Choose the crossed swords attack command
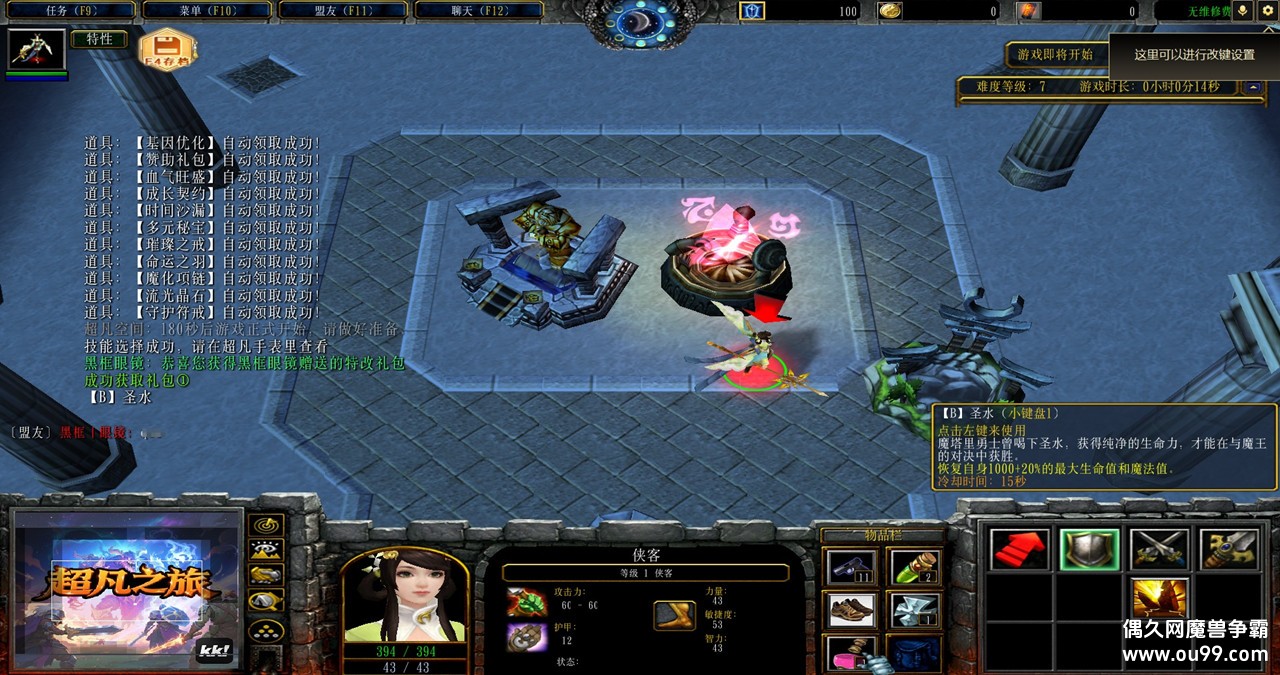Image resolution: width=1280 pixels, height=675 pixels. point(1159,550)
